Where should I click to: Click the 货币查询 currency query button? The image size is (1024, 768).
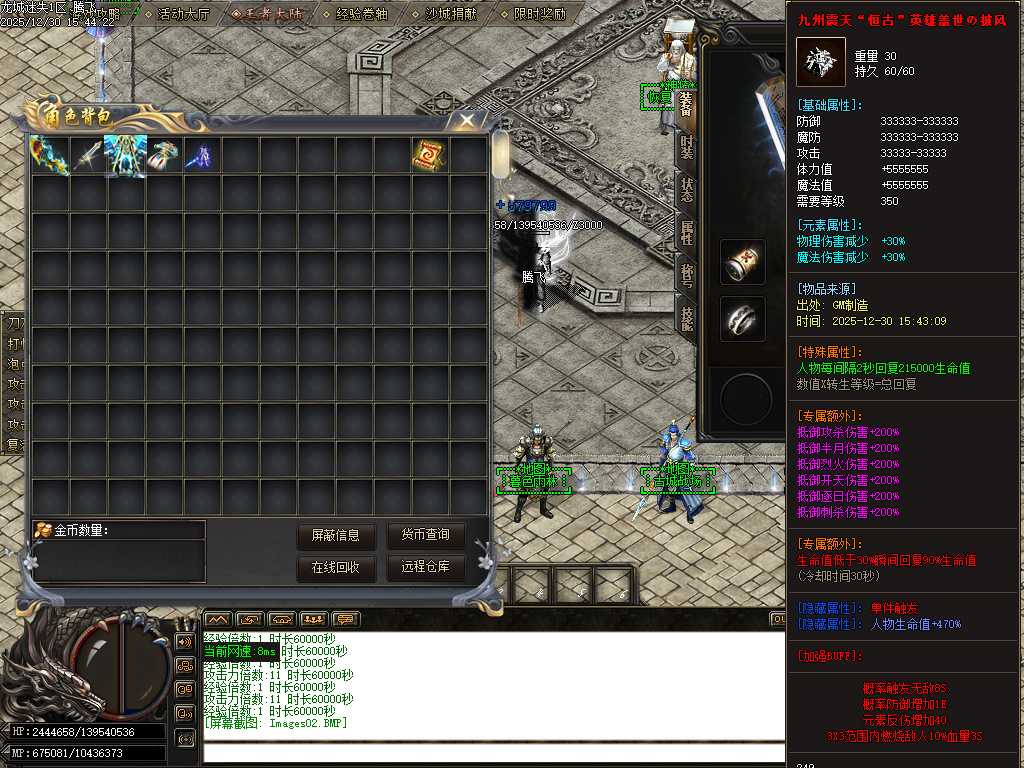coord(426,536)
